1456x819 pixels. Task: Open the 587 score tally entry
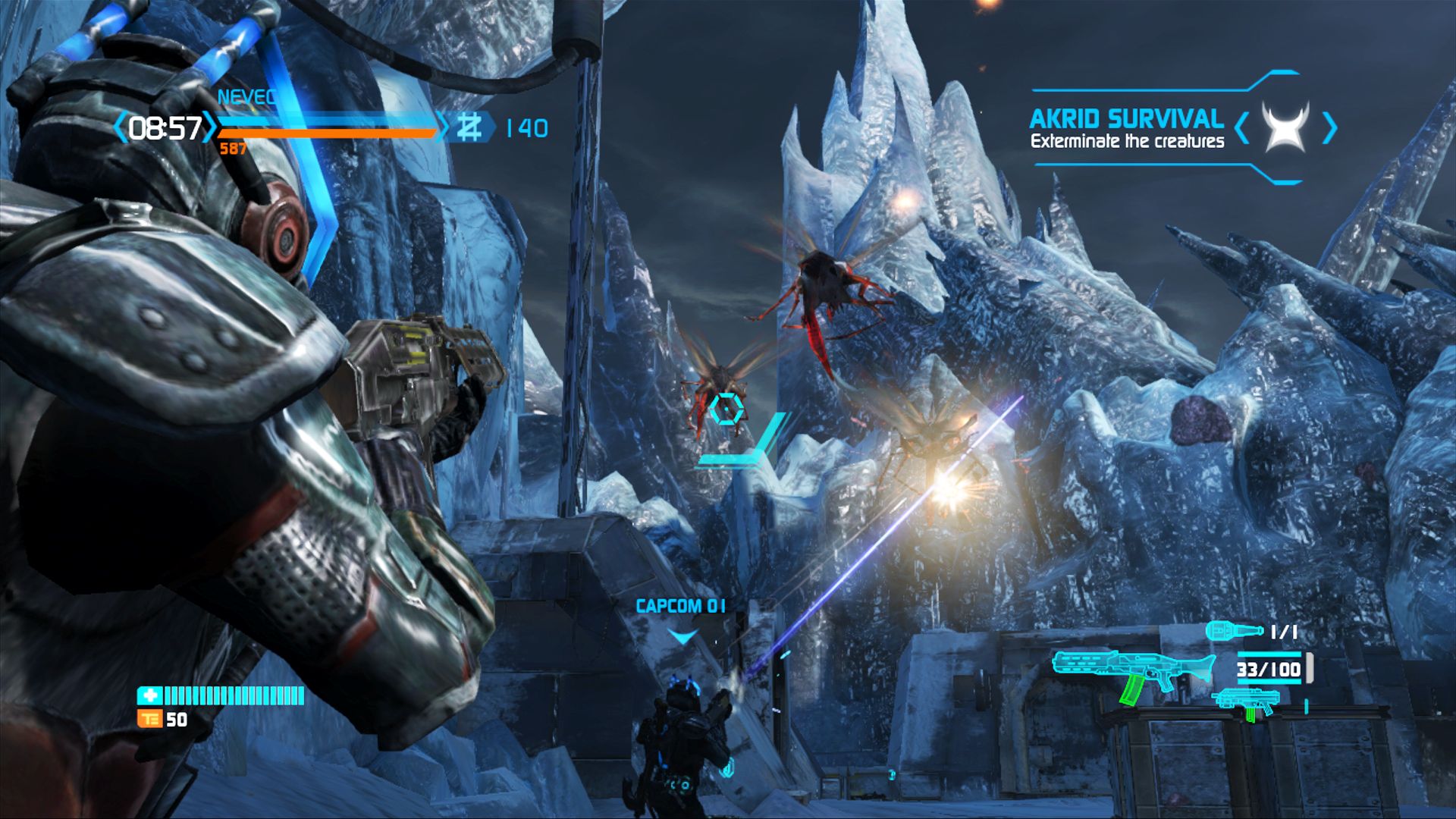click(x=230, y=150)
